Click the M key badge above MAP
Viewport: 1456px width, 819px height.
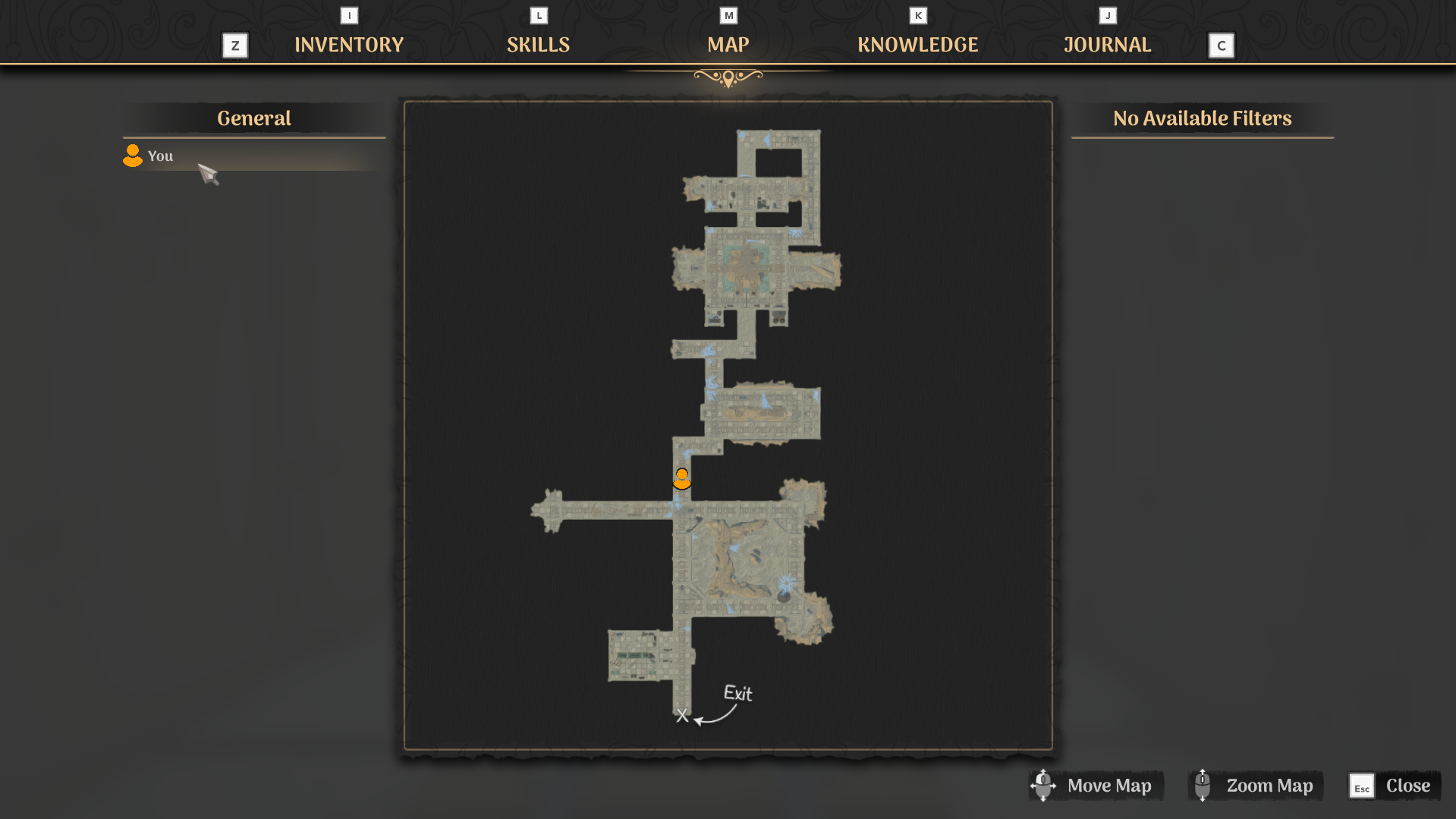click(x=728, y=14)
